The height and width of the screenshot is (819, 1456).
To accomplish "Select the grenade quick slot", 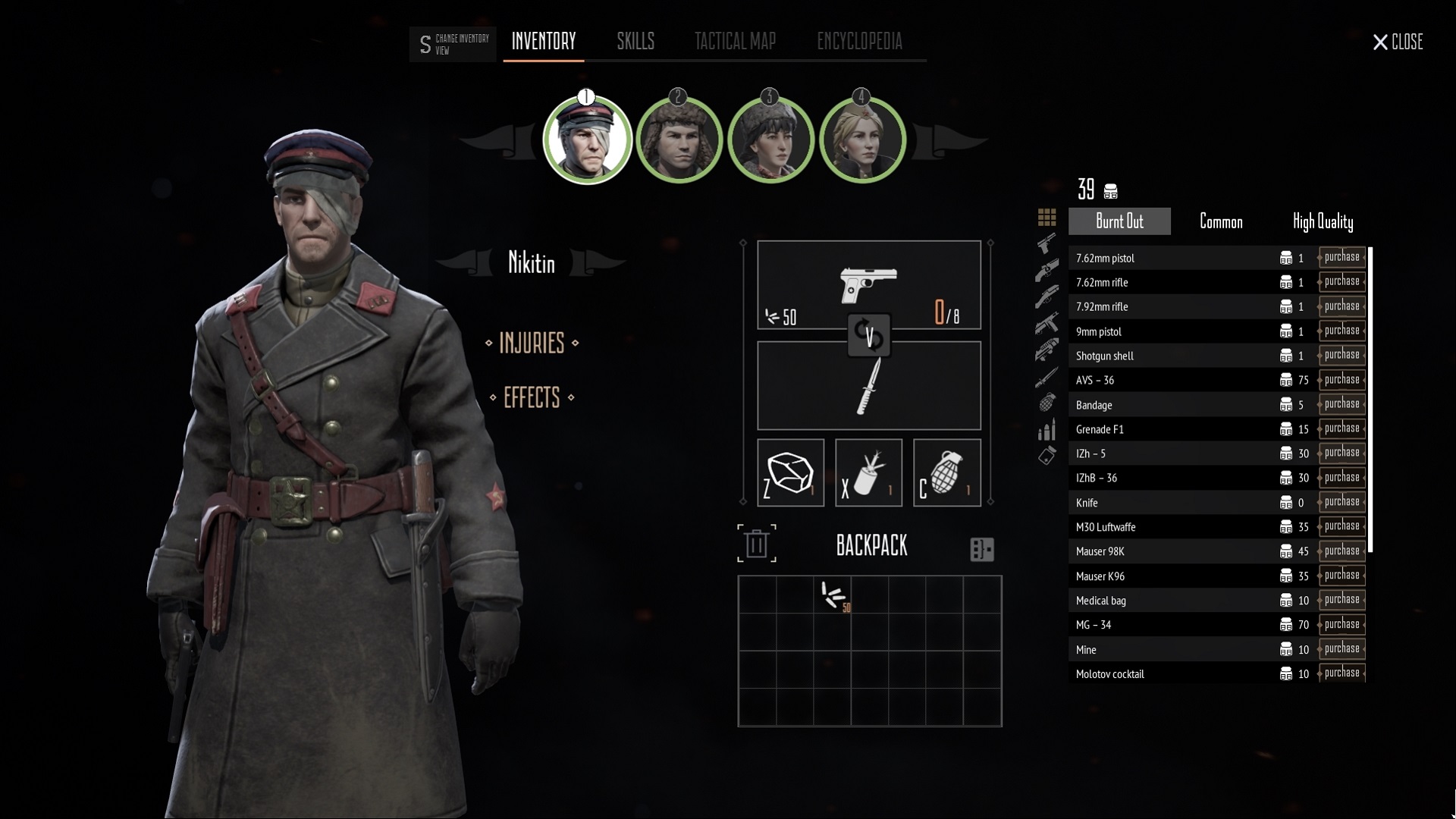I will tap(946, 472).
